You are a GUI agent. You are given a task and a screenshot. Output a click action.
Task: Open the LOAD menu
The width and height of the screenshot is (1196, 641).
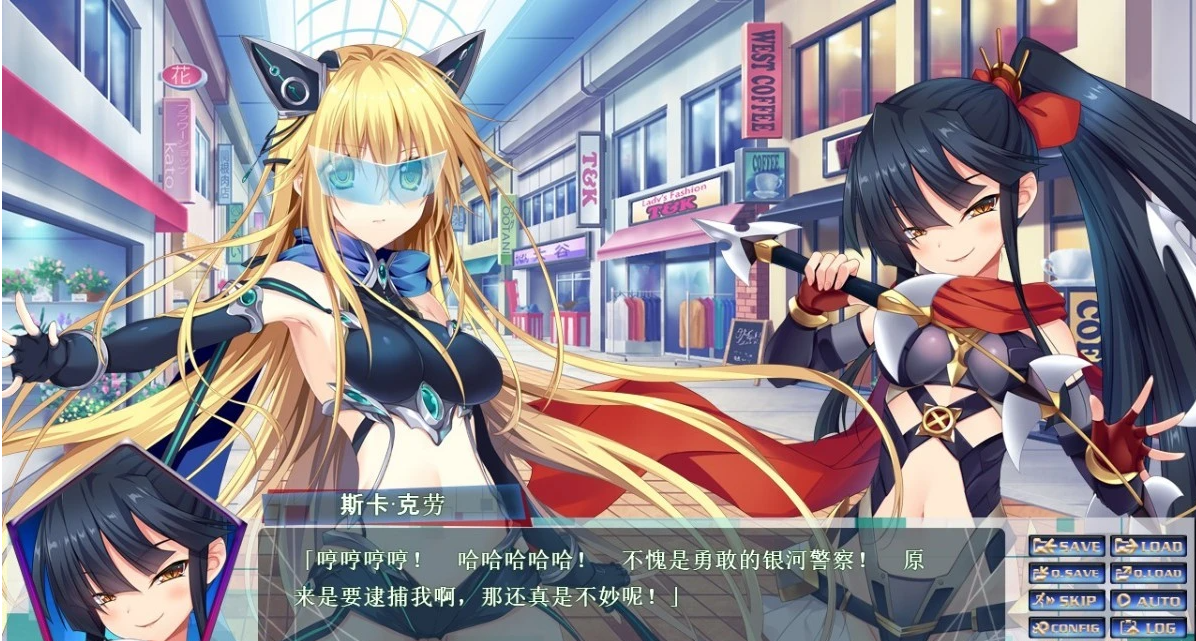click(x=1148, y=547)
